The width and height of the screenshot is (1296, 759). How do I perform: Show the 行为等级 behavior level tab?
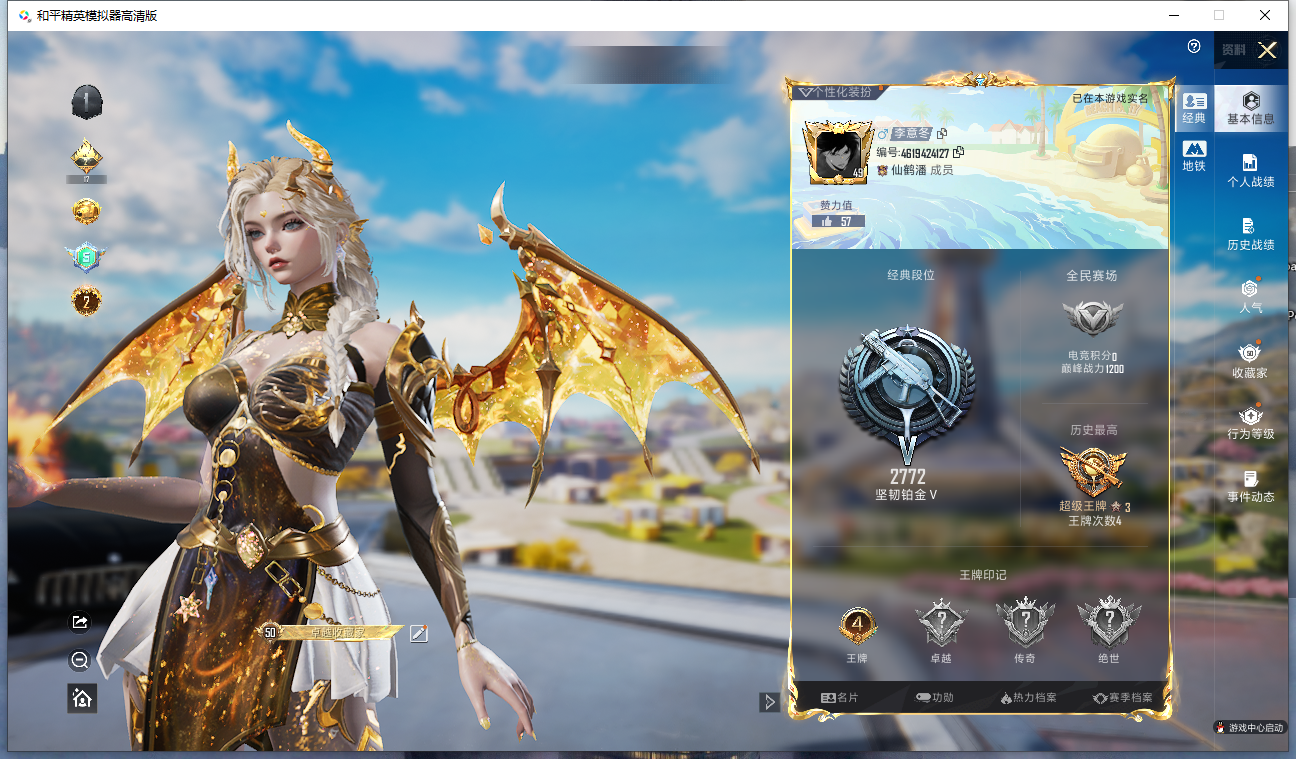[1250, 423]
